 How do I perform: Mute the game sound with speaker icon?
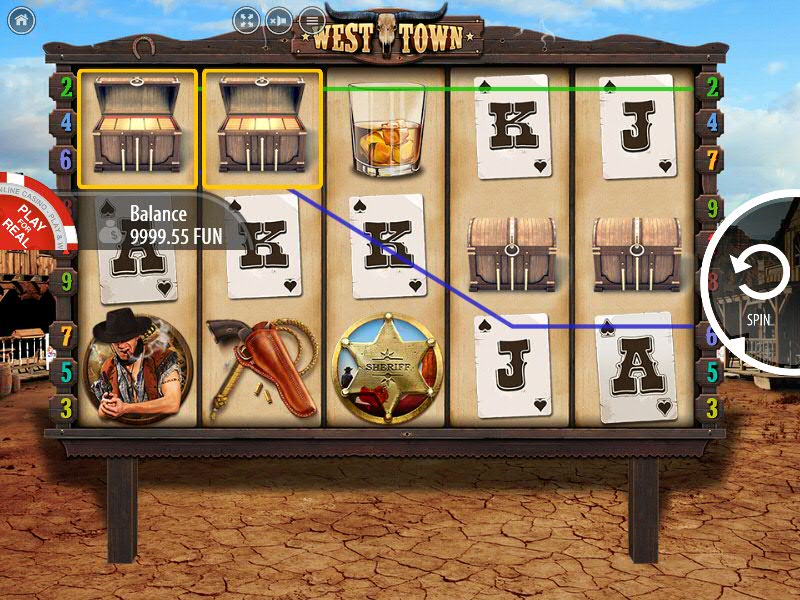pyautogui.click(x=281, y=20)
